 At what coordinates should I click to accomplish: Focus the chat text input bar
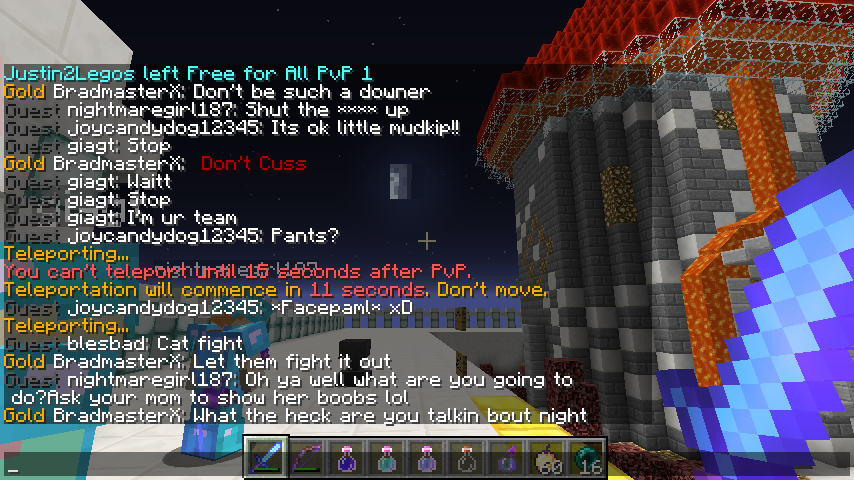[120, 467]
